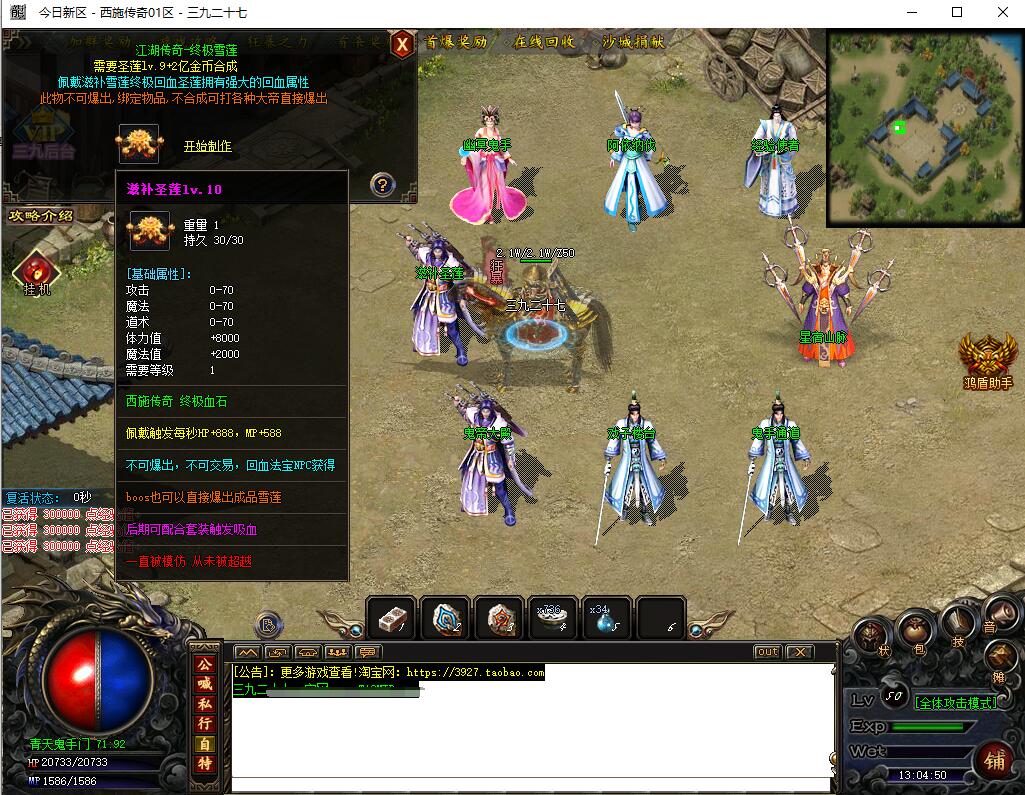Open the 攻略介绍 guide

[x=40, y=216]
